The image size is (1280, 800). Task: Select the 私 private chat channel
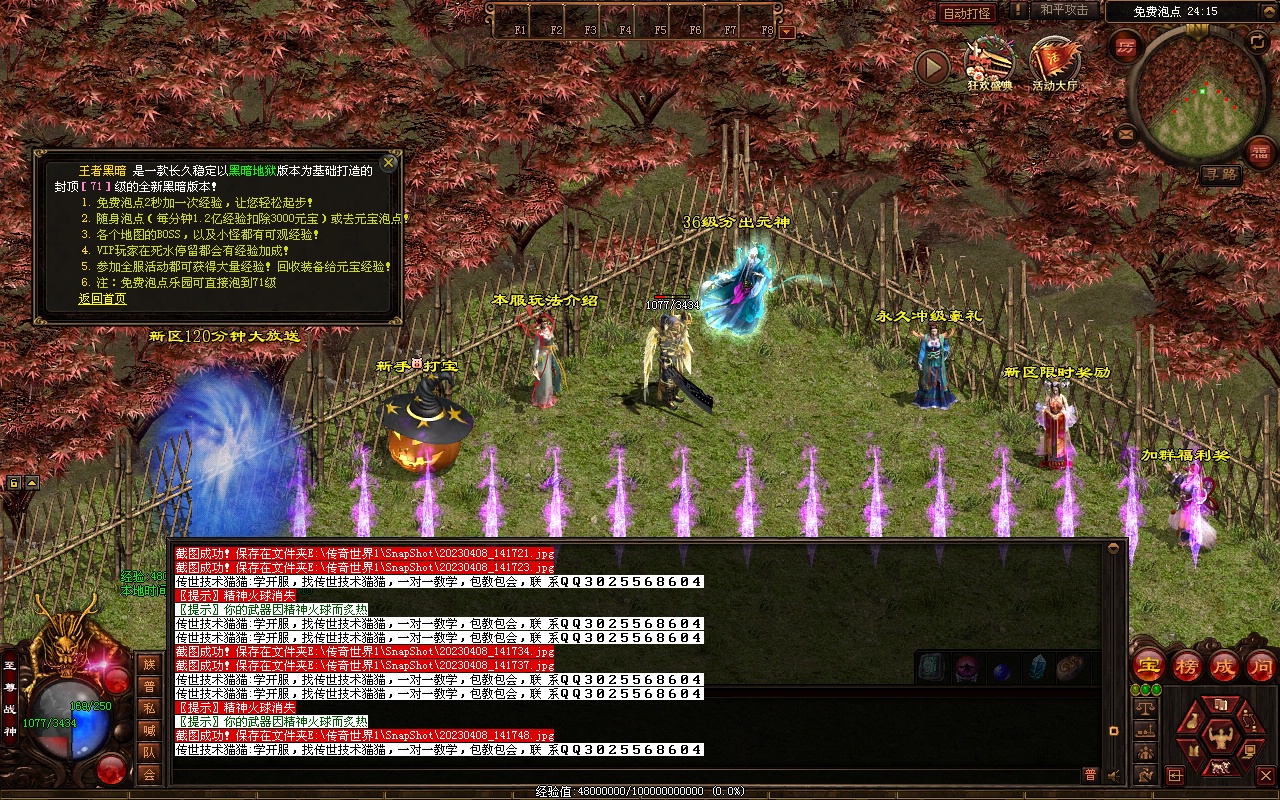pyautogui.click(x=149, y=707)
